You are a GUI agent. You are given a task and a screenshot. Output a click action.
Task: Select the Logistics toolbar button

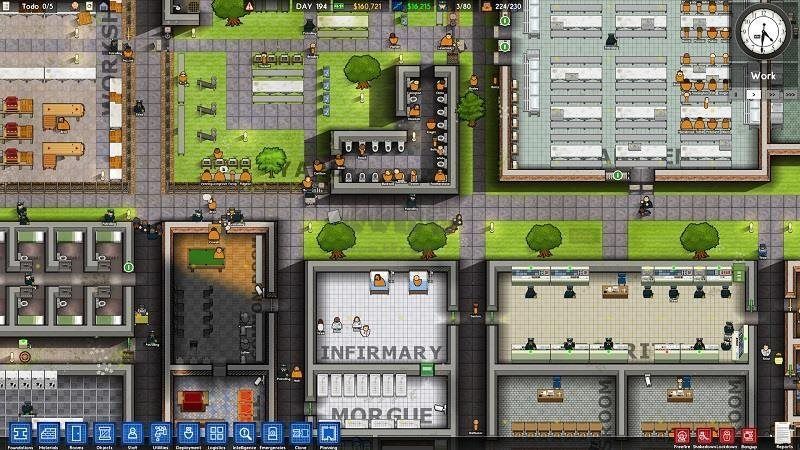(x=215, y=433)
